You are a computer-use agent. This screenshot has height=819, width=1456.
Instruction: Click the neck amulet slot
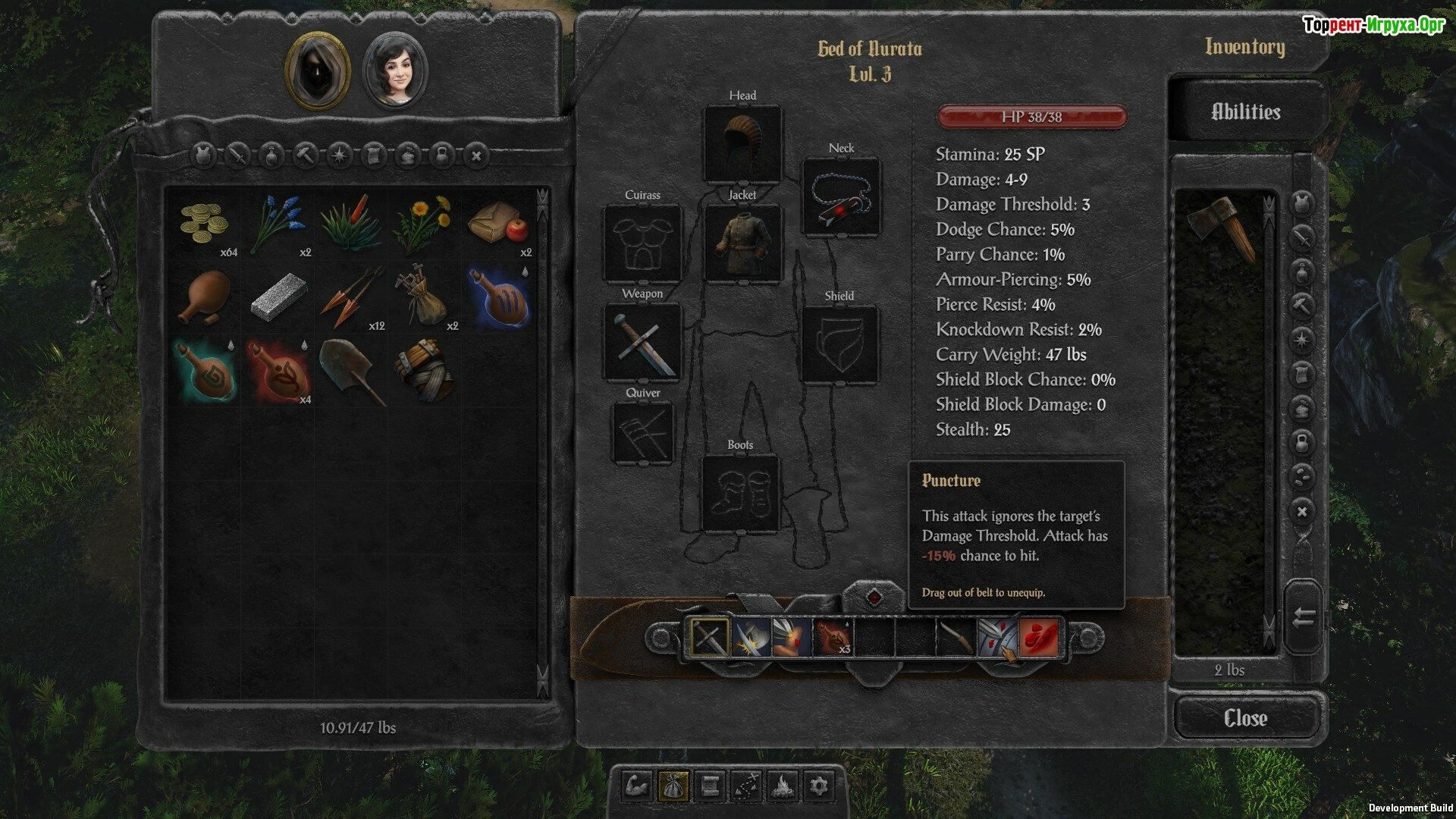click(x=841, y=196)
